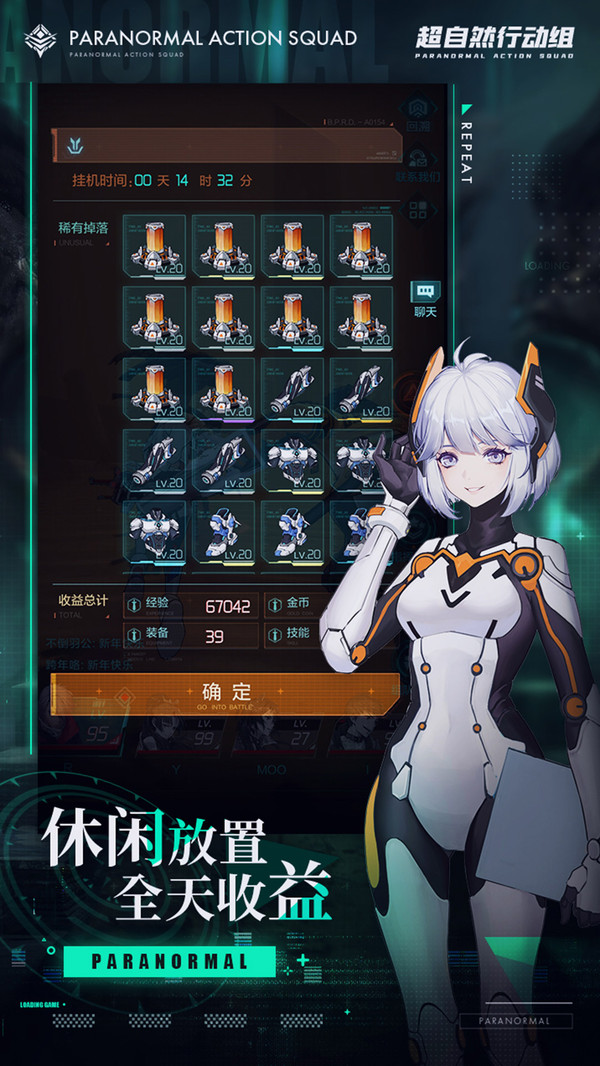Confirm the idle rewards with 确定
600x1066 pixels.
coord(225,692)
